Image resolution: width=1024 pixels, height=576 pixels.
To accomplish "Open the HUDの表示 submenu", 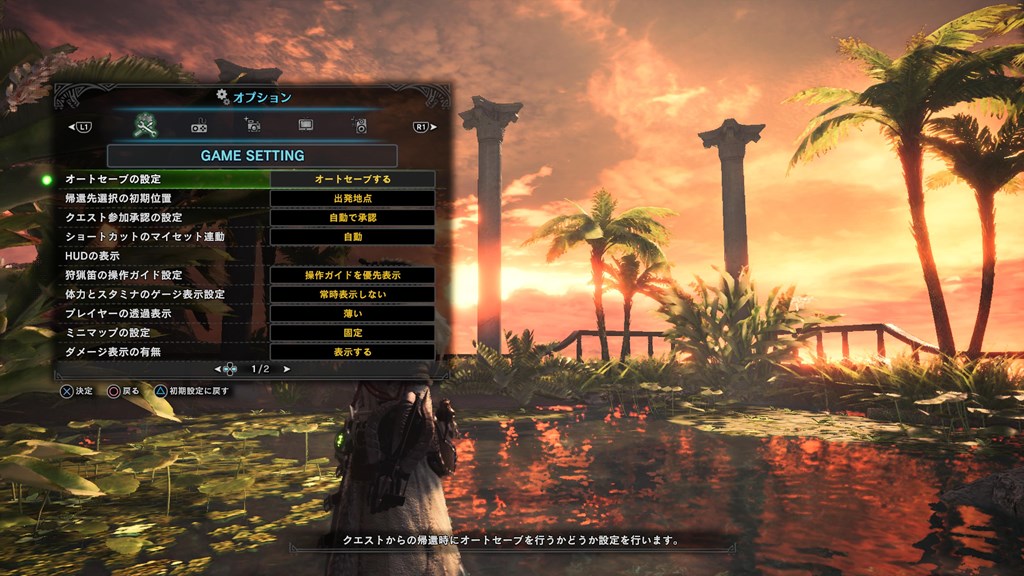I will [160, 256].
